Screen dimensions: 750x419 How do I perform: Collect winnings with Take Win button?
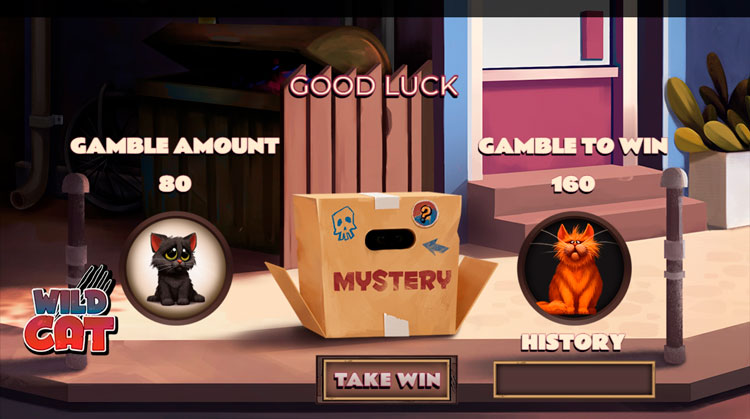(386, 379)
